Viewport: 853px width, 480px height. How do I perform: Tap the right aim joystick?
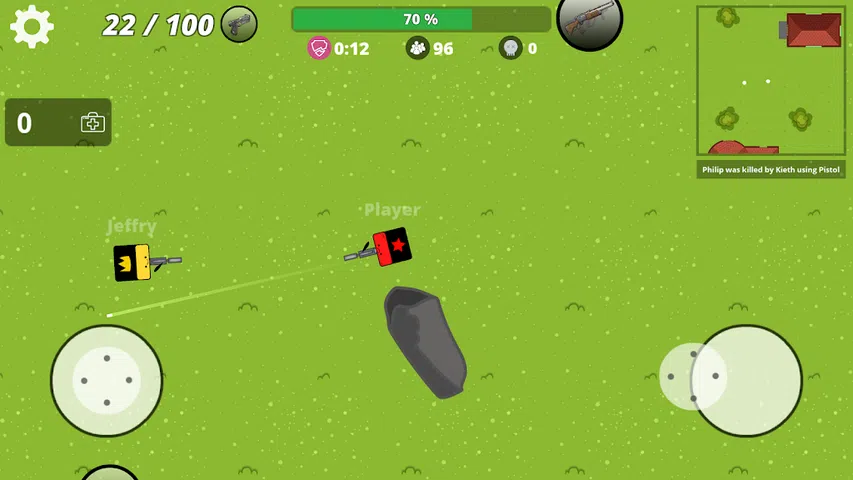point(745,380)
